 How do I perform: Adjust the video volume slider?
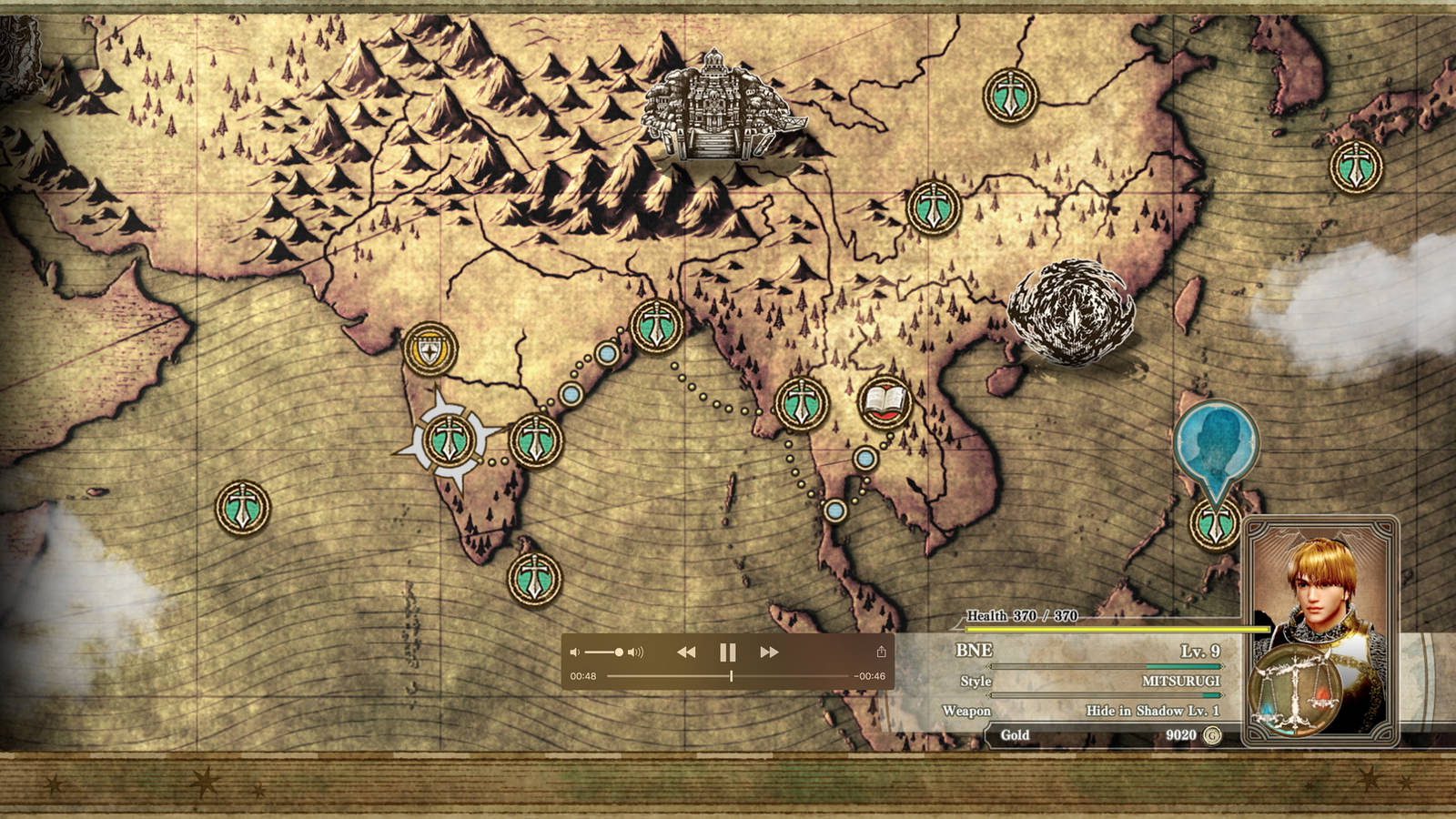click(x=605, y=652)
